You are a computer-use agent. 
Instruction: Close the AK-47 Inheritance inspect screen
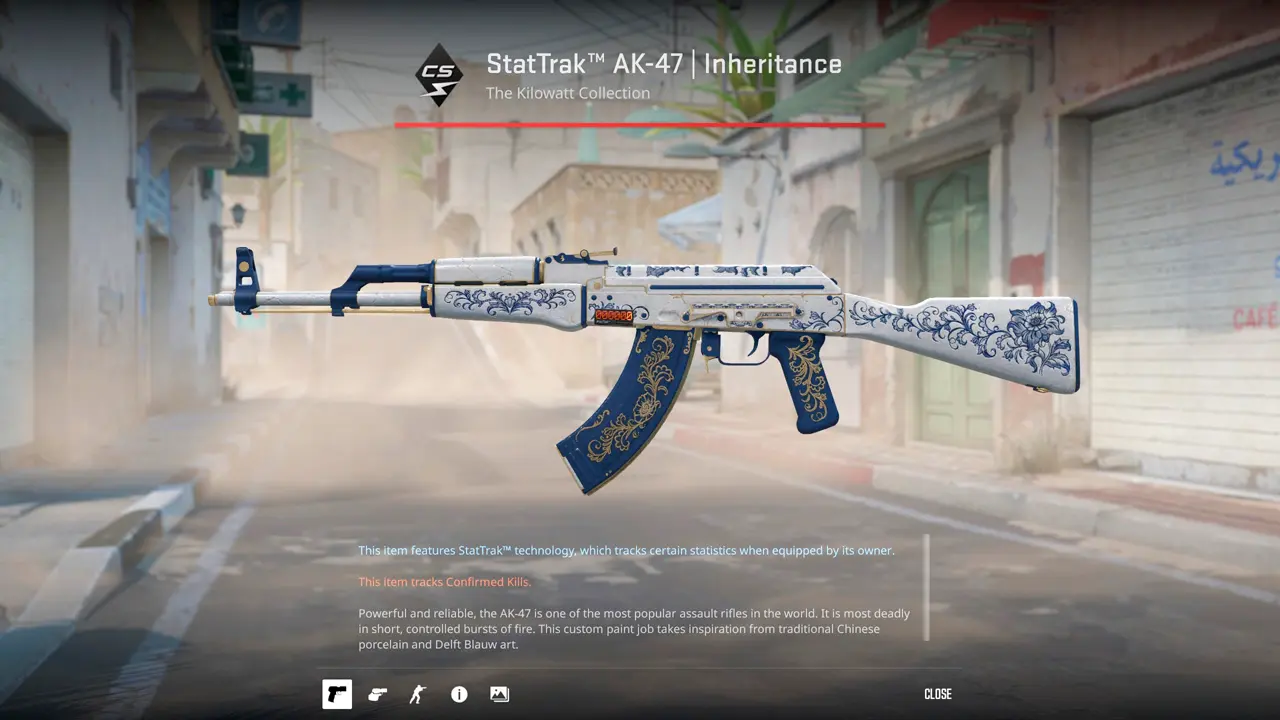[937, 694]
